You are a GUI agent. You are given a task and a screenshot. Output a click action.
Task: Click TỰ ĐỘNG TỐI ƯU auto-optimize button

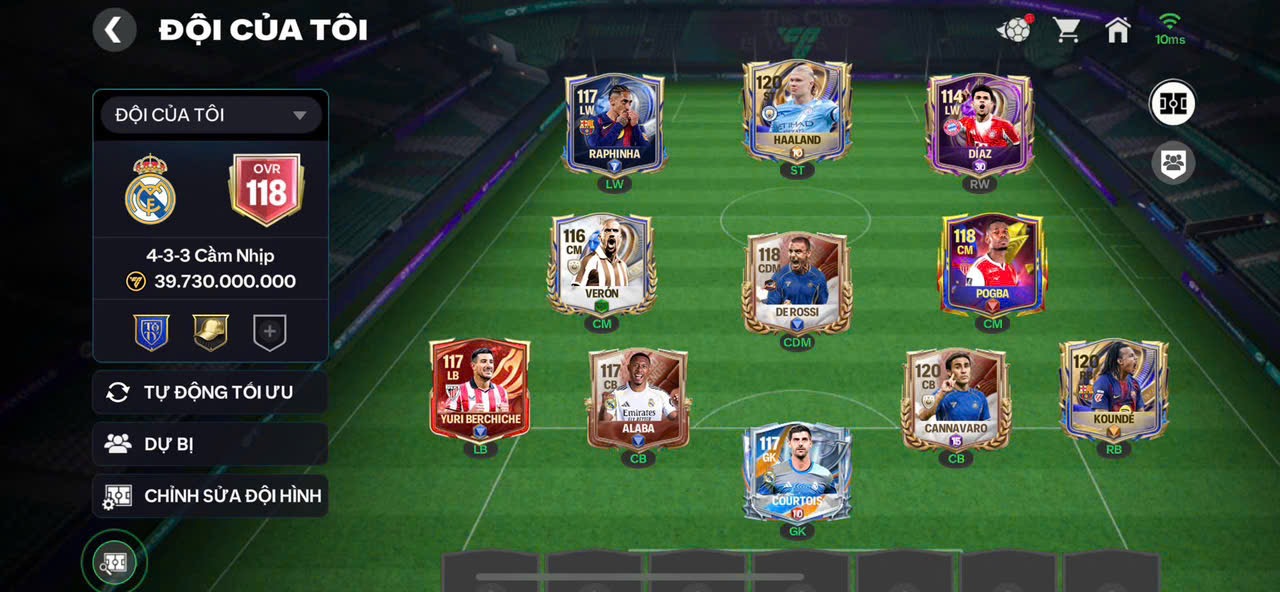pyautogui.click(x=210, y=392)
